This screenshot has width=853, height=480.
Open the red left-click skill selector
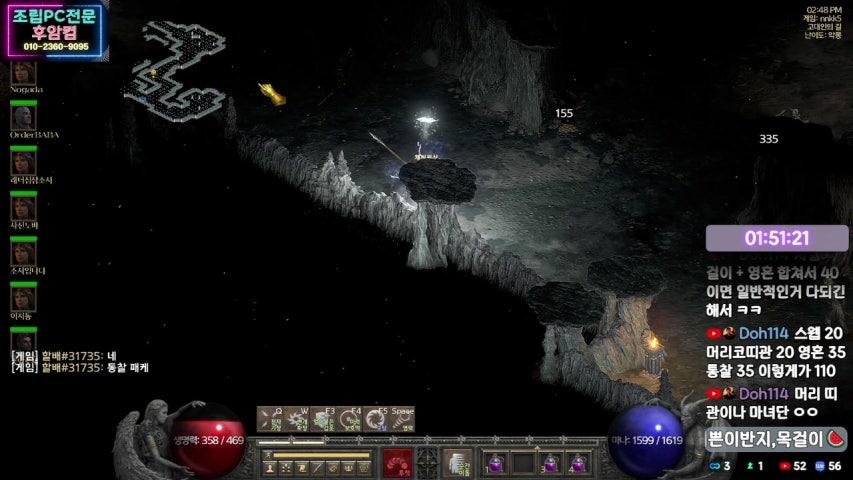(x=398, y=463)
